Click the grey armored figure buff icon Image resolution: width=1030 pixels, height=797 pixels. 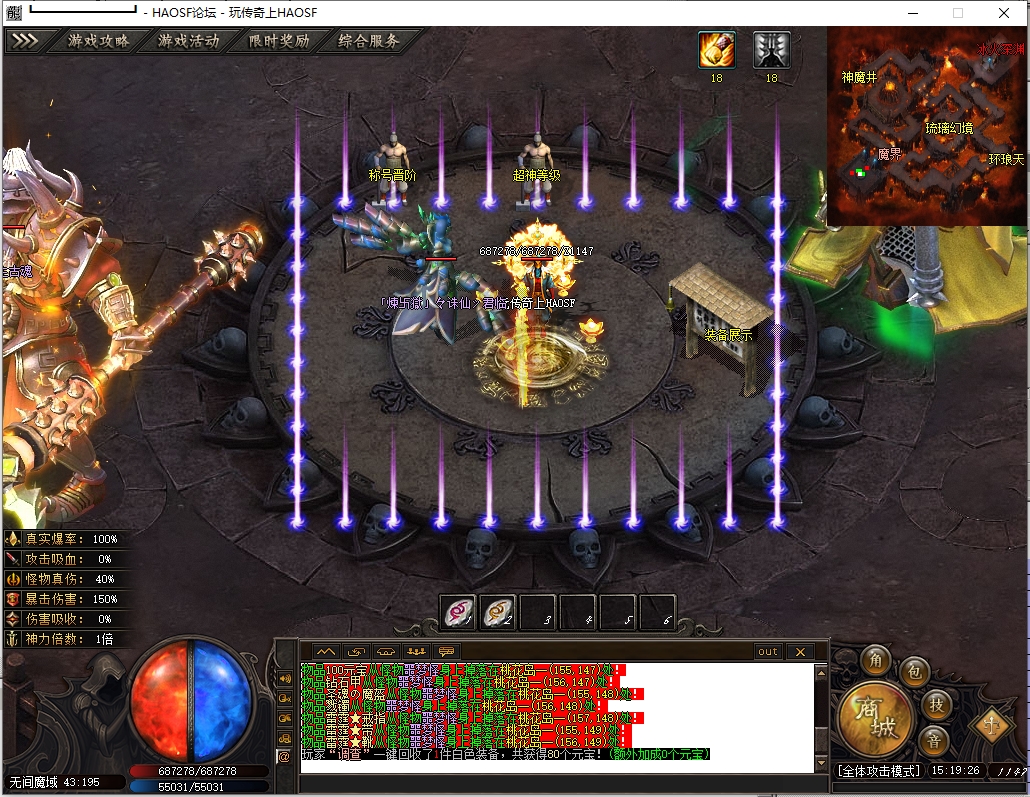pos(771,50)
